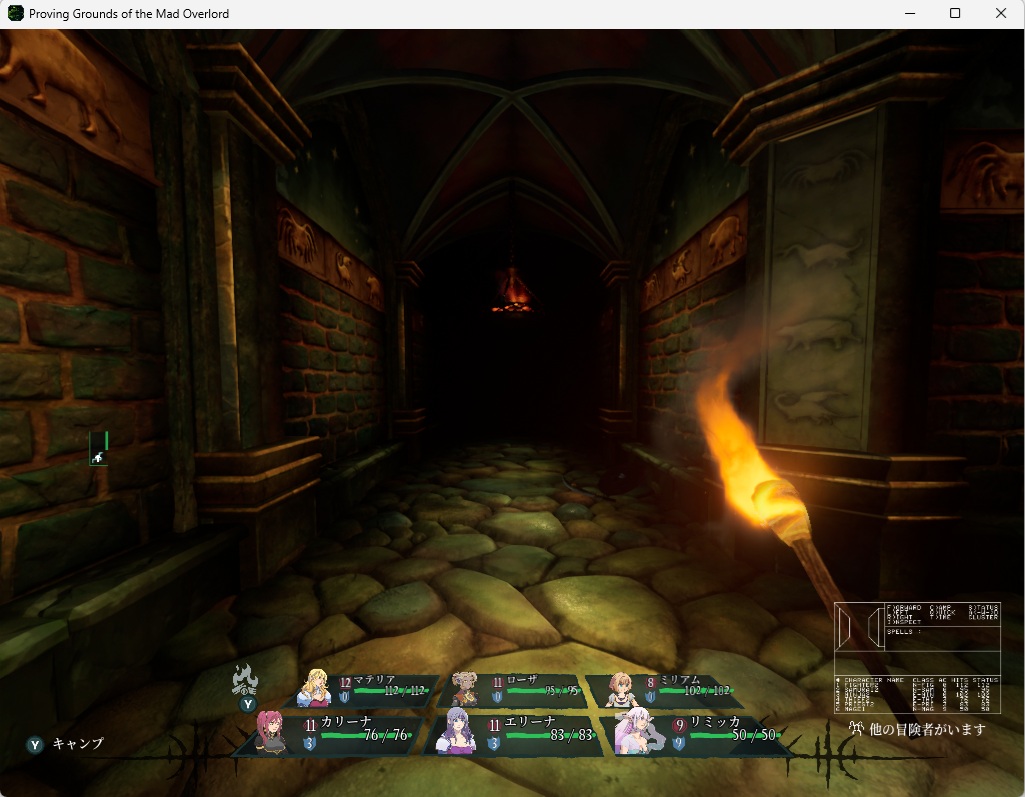Viewport: 1025px width, 797px height.
Task: Select party member ローザ's portrait
Action: coord(465,688)
